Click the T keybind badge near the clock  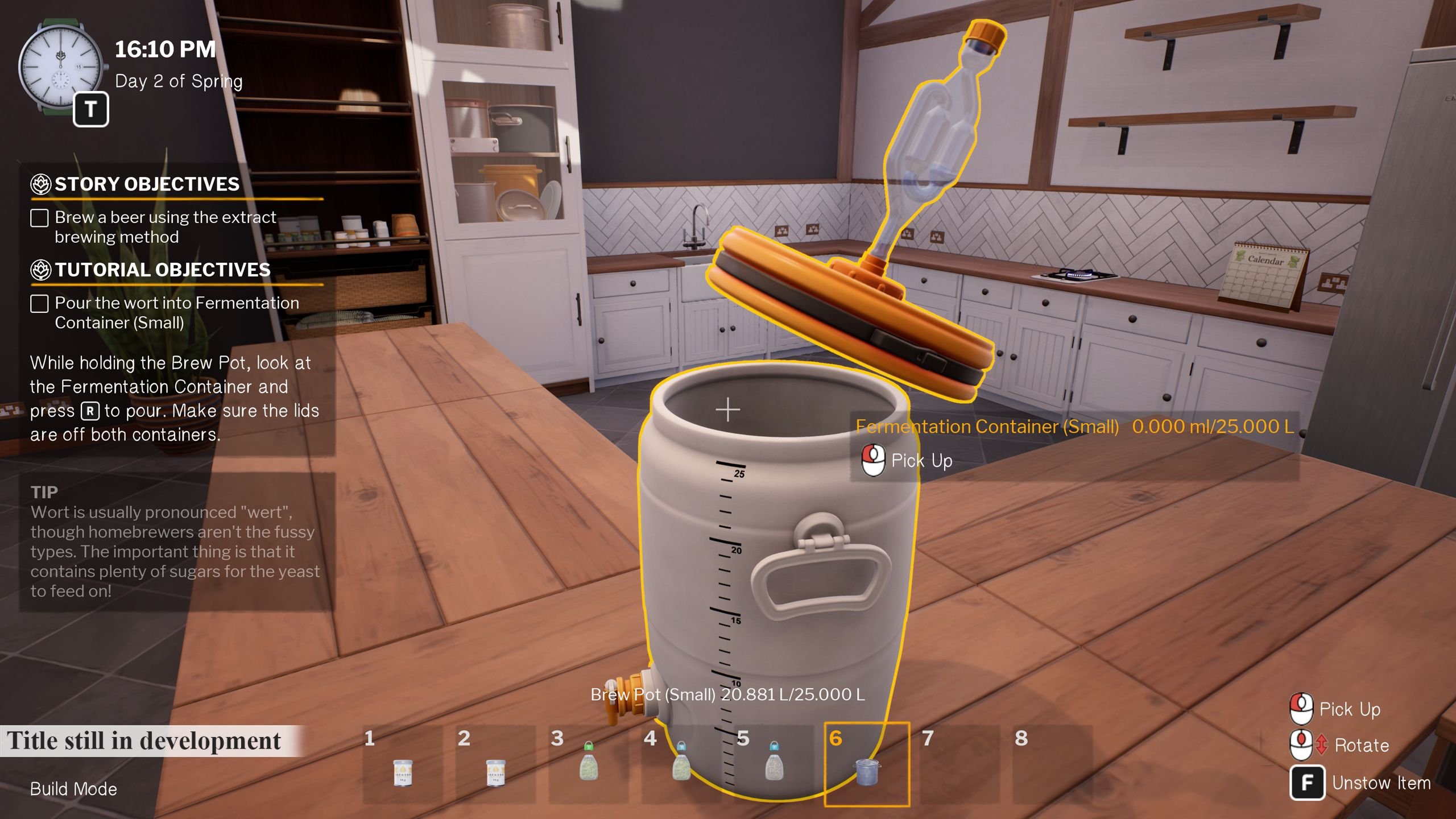pyautogui.click(x=91, y=109)
